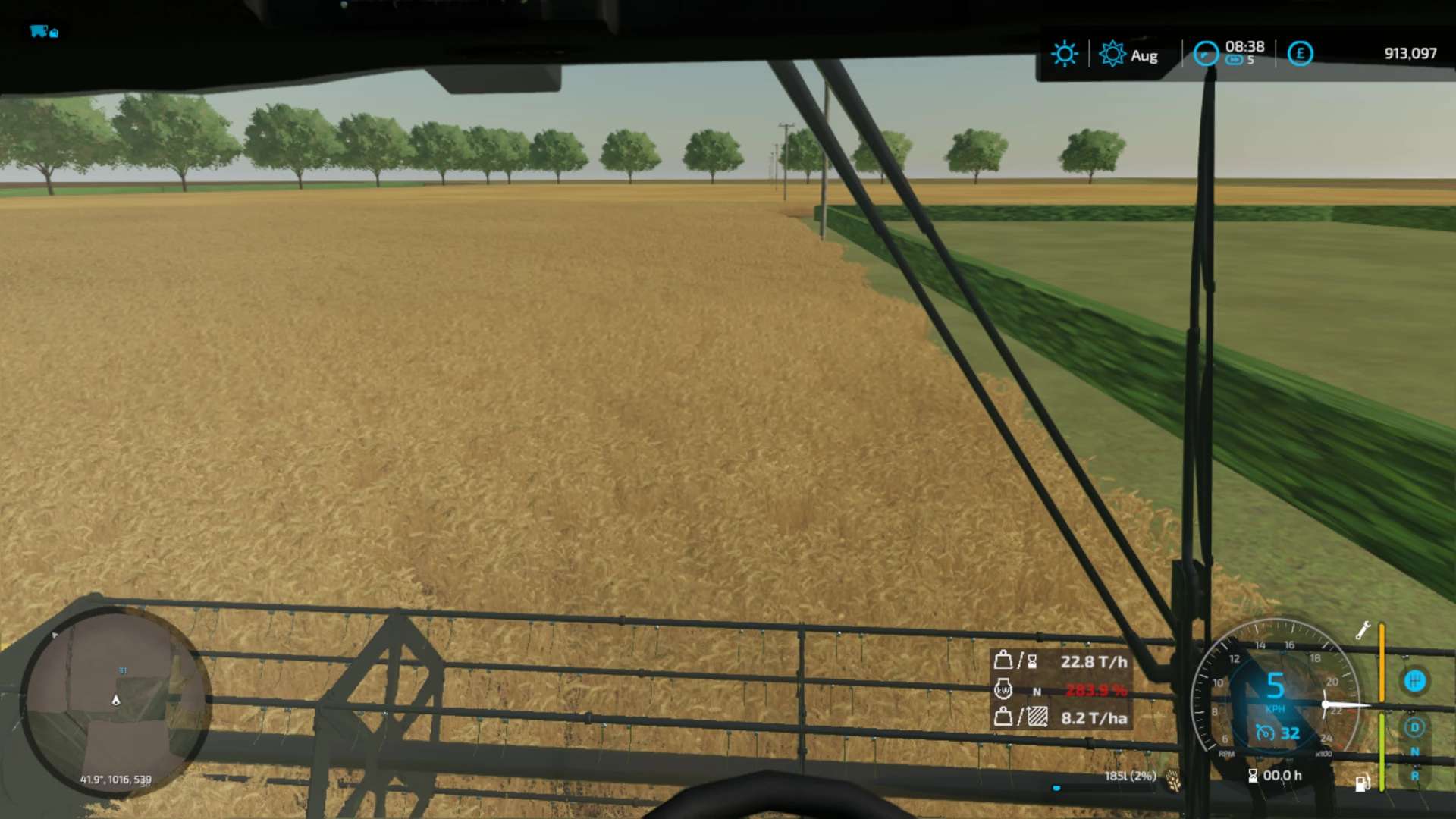Click the sunny weather icon
This screenshot has width=1456, height=819.
point(1064,54)
